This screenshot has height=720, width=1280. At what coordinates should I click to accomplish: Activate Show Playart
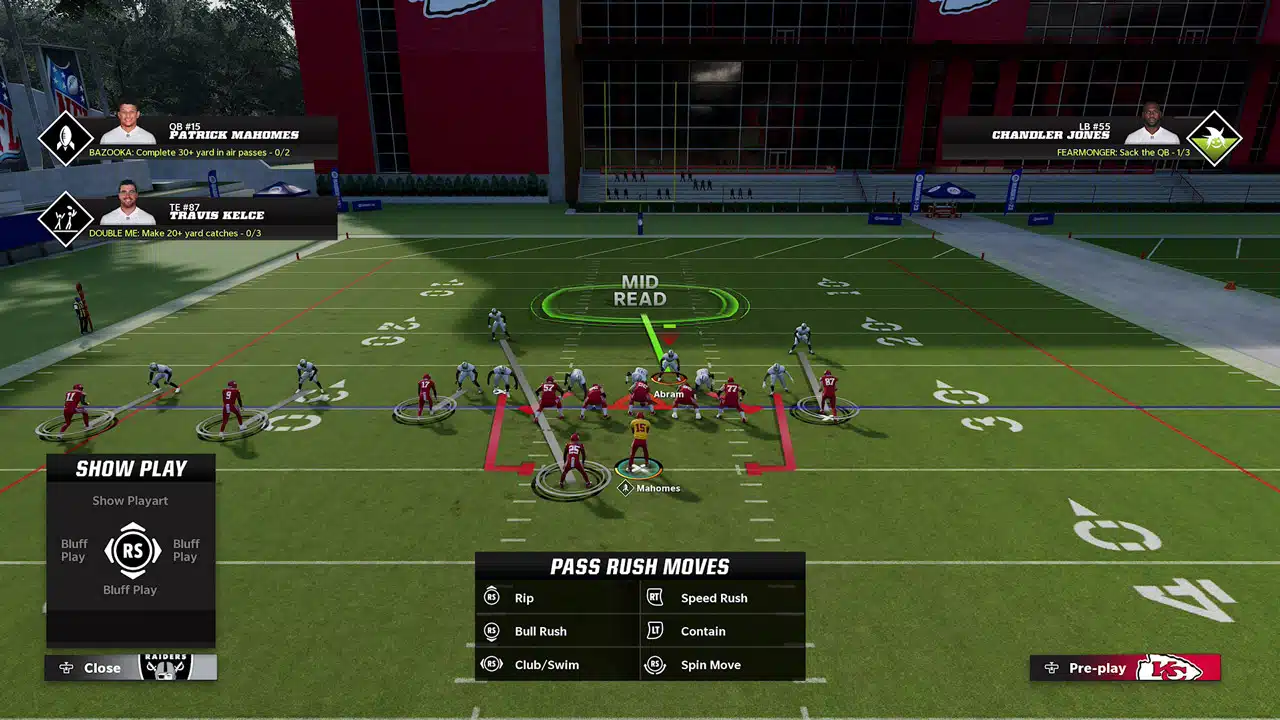pyautogui.click(x=130, y=500)
